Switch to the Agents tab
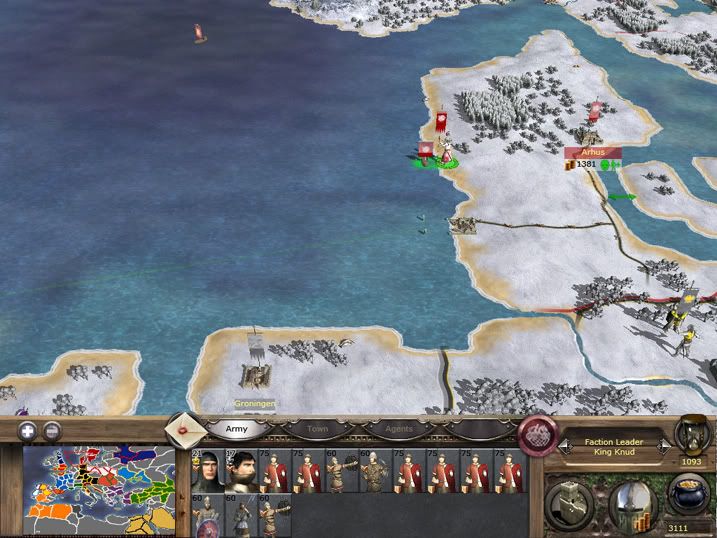 [x=398, y=429]
